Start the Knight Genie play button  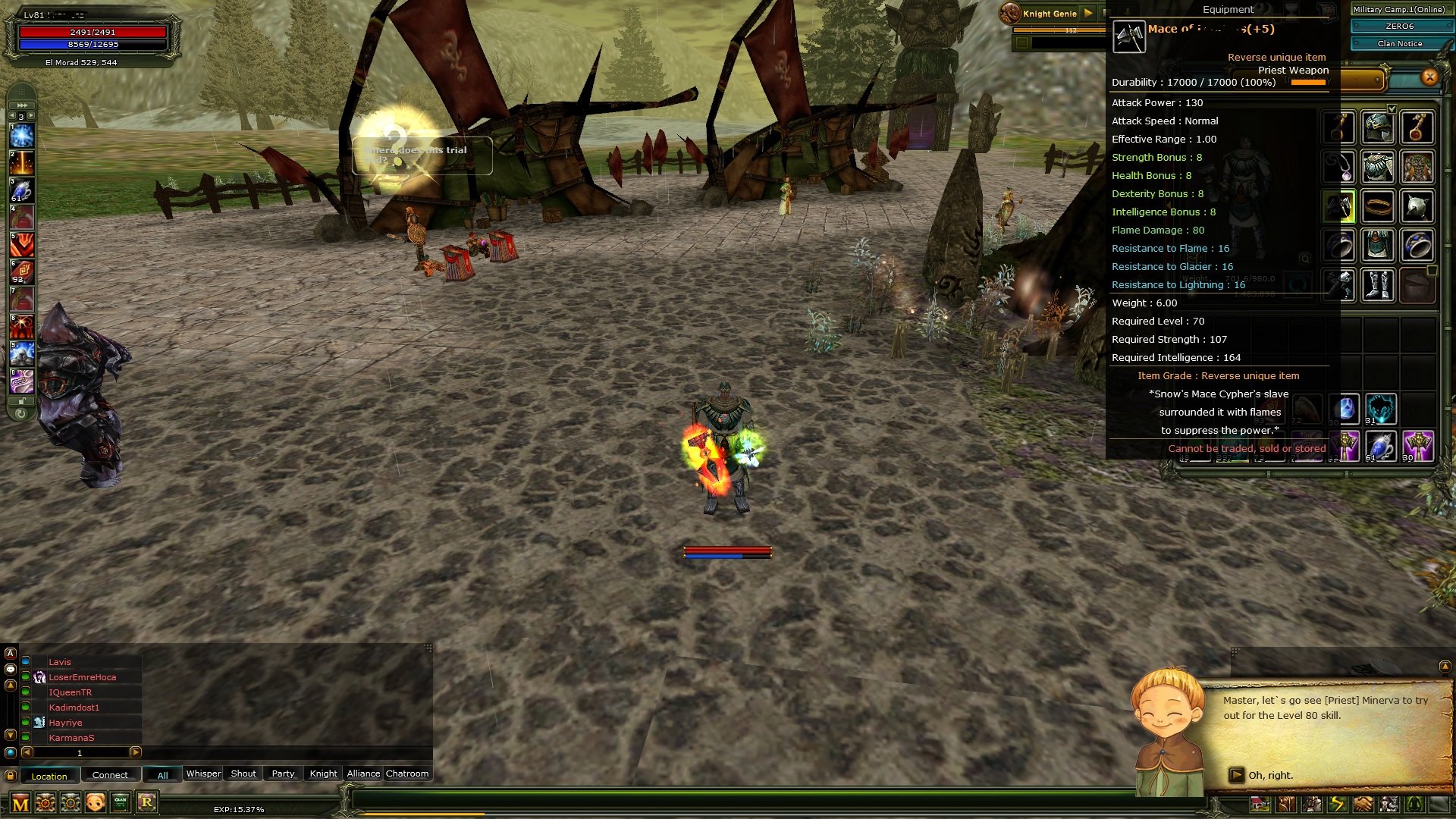(x=1088, y=13)
